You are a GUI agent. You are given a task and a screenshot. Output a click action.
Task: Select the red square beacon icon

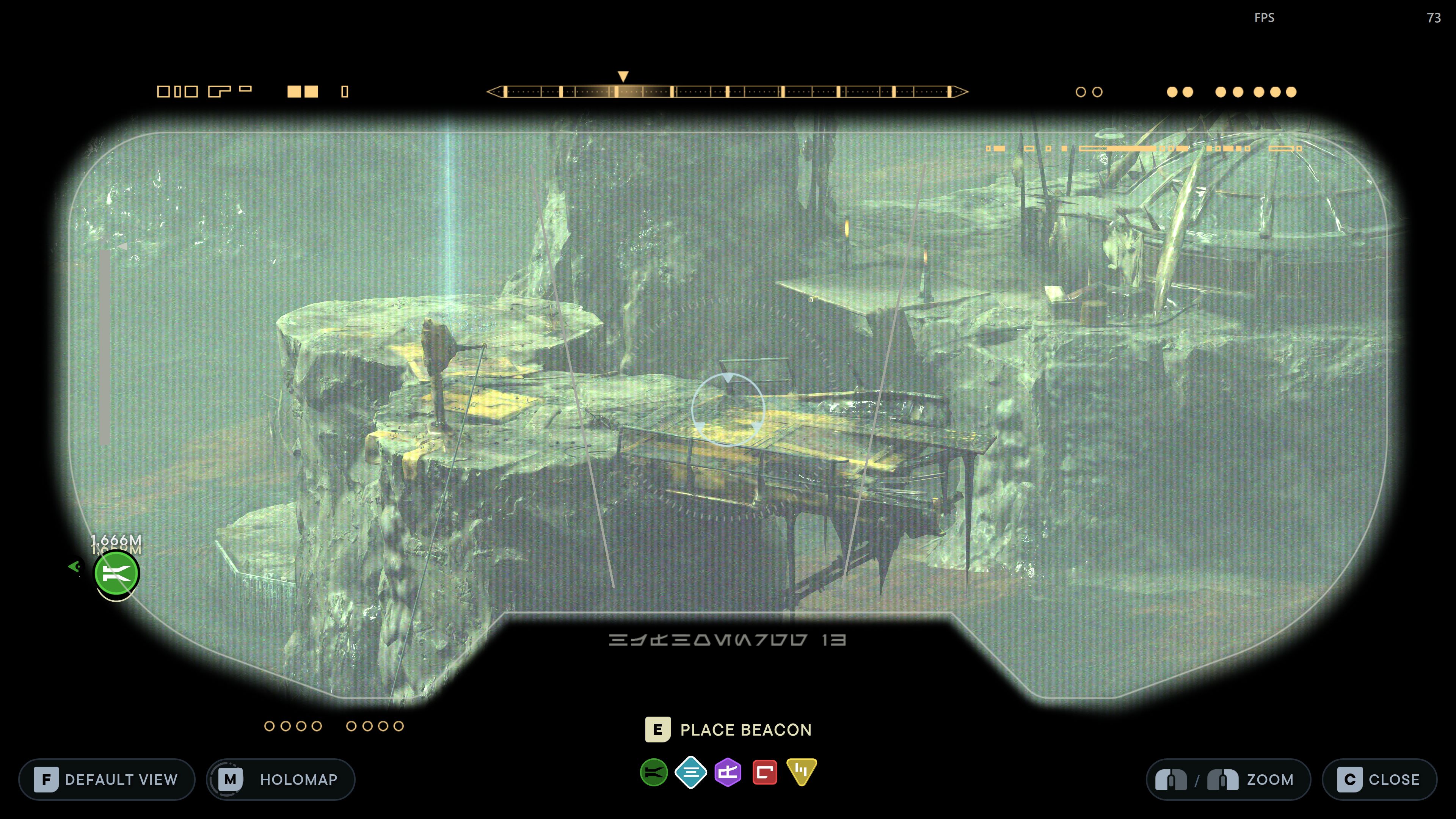[765, 772]
